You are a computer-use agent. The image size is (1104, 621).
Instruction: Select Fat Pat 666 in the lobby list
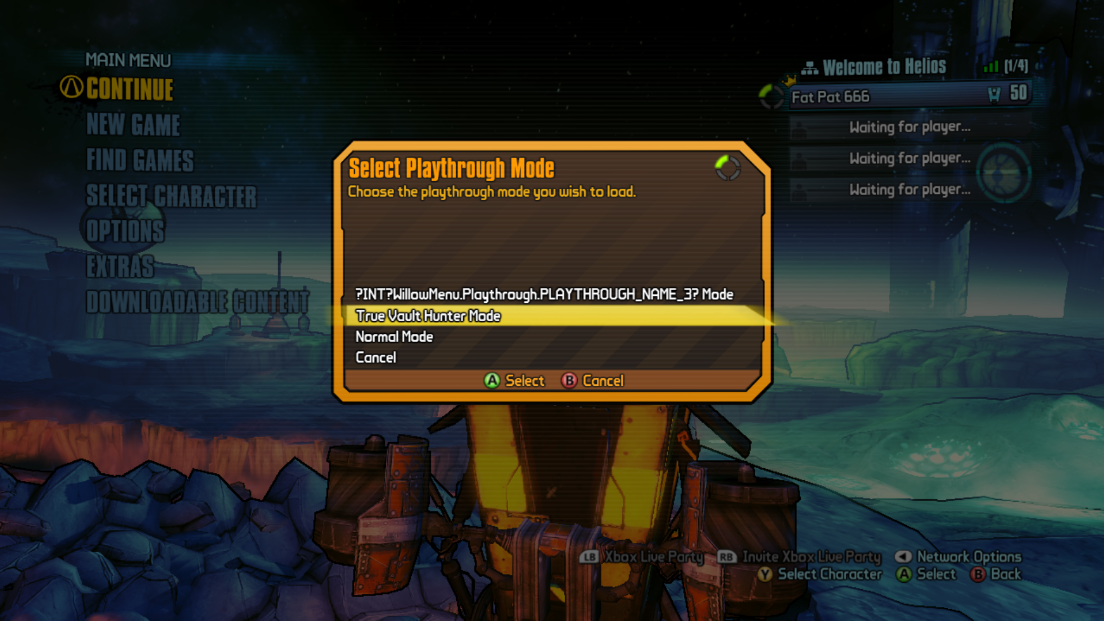[830, 97]
